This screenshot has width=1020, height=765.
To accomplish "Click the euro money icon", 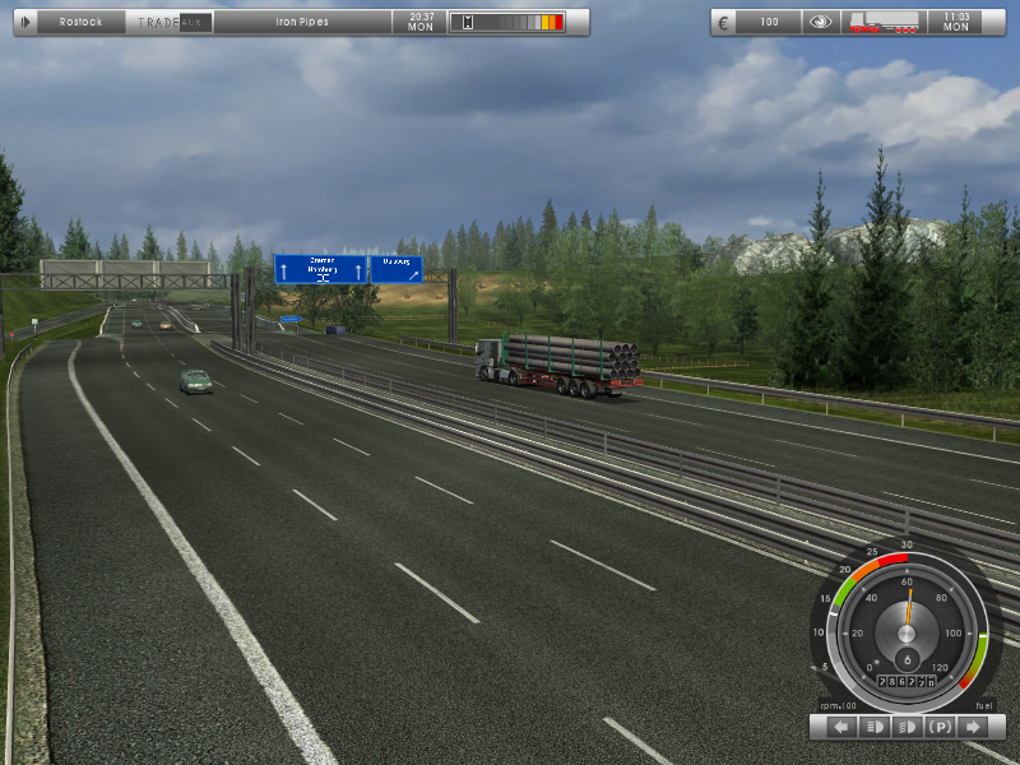I will point(724,22).
